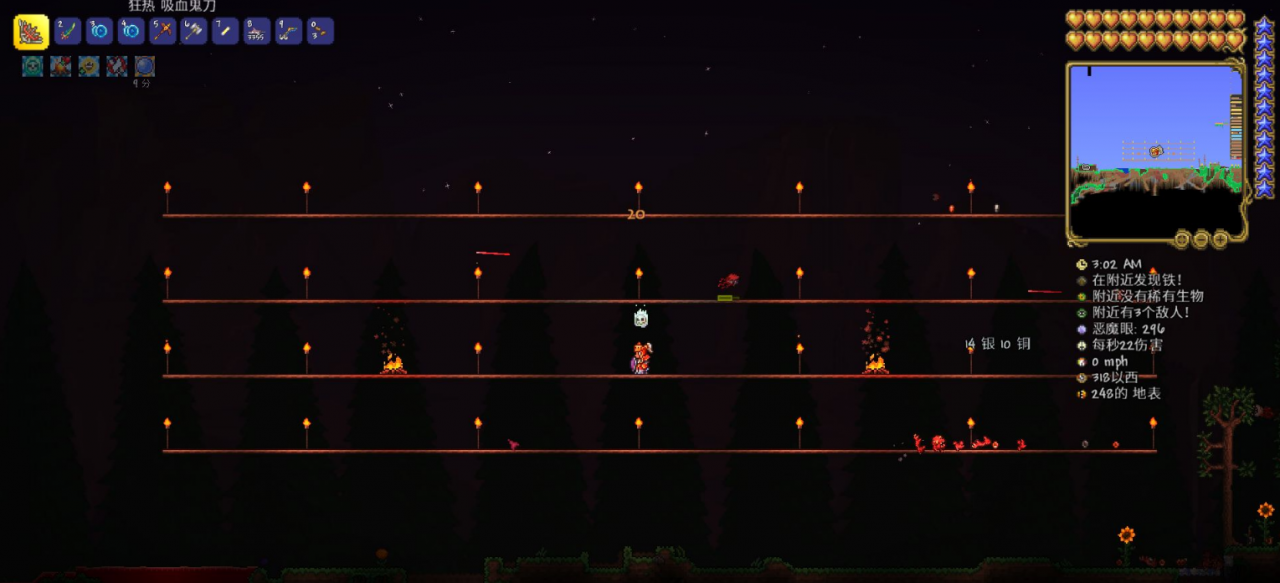
Task: Switch to the green sword in slot 2
Action: click(68, 31)
